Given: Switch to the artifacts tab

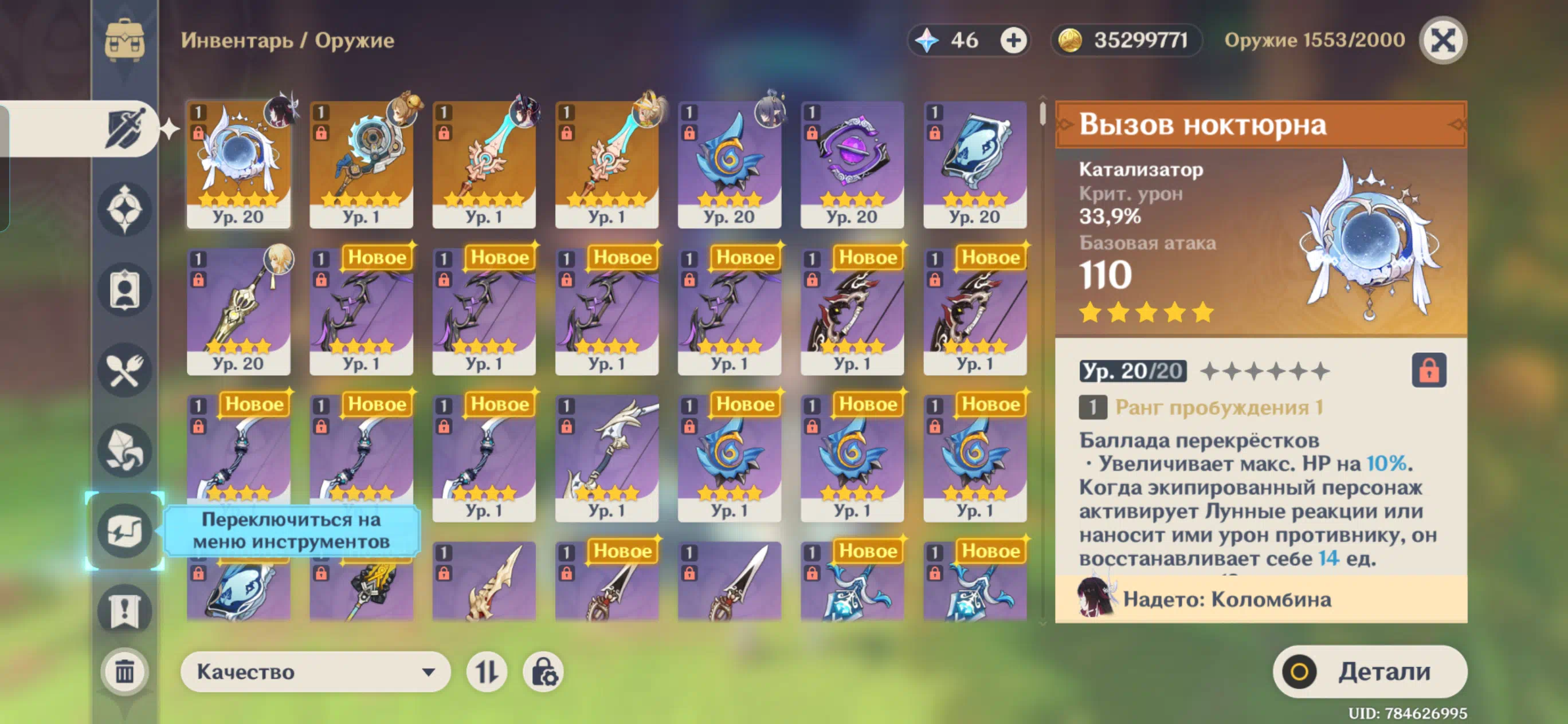Looking at the screenshot, I should 125,208.
